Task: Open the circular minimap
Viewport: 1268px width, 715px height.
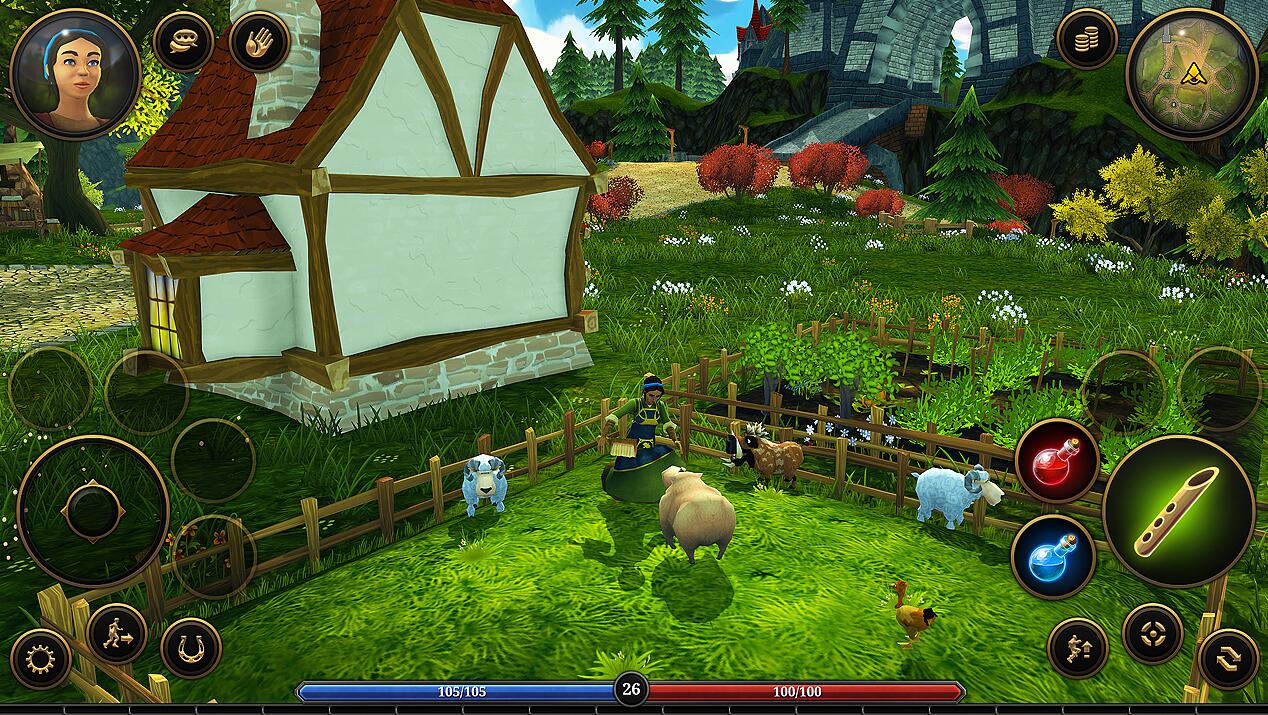Action: [x=1191, y=74]
